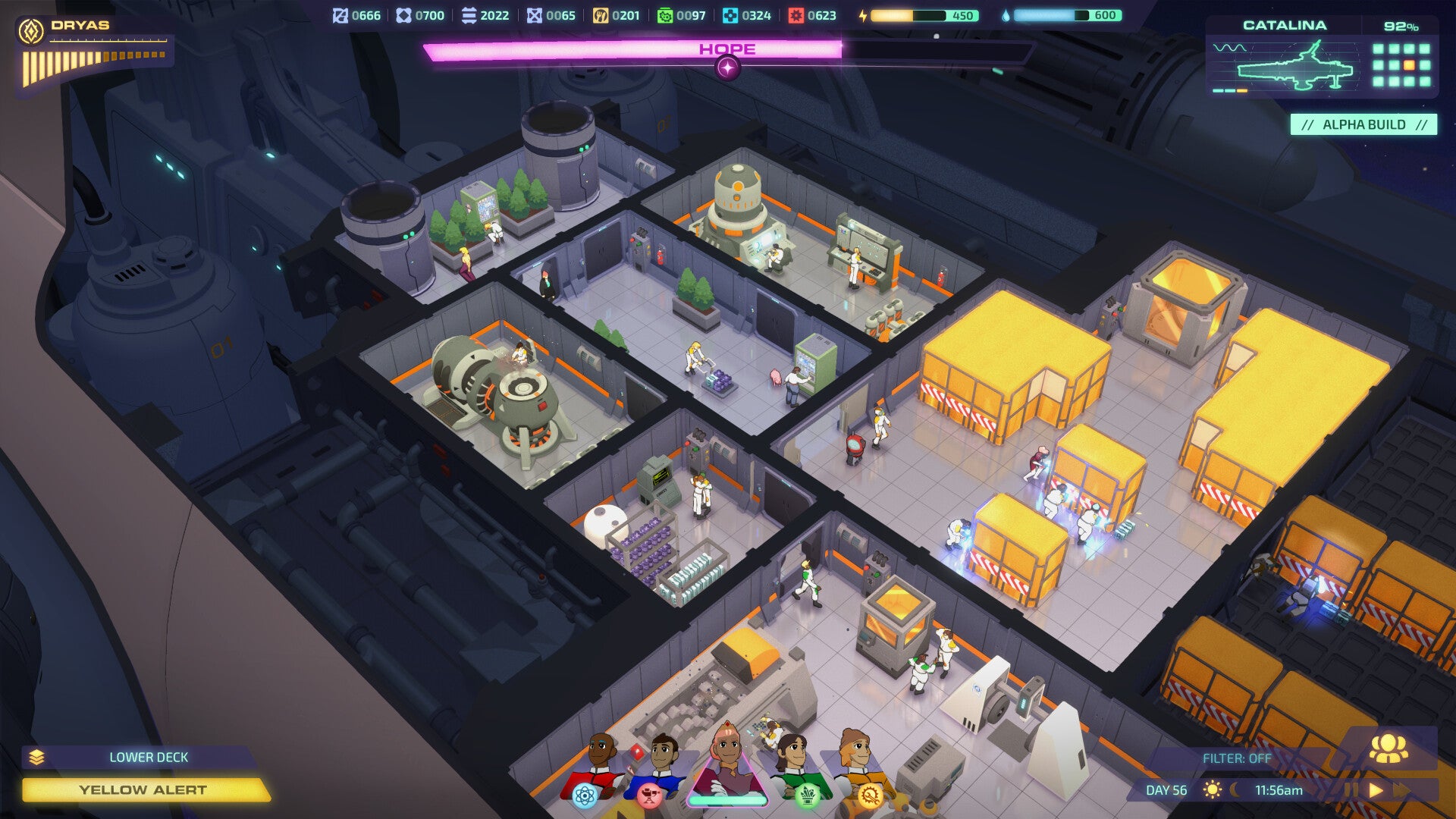Click the orange engineering crew icon

(x=870, y=796)
